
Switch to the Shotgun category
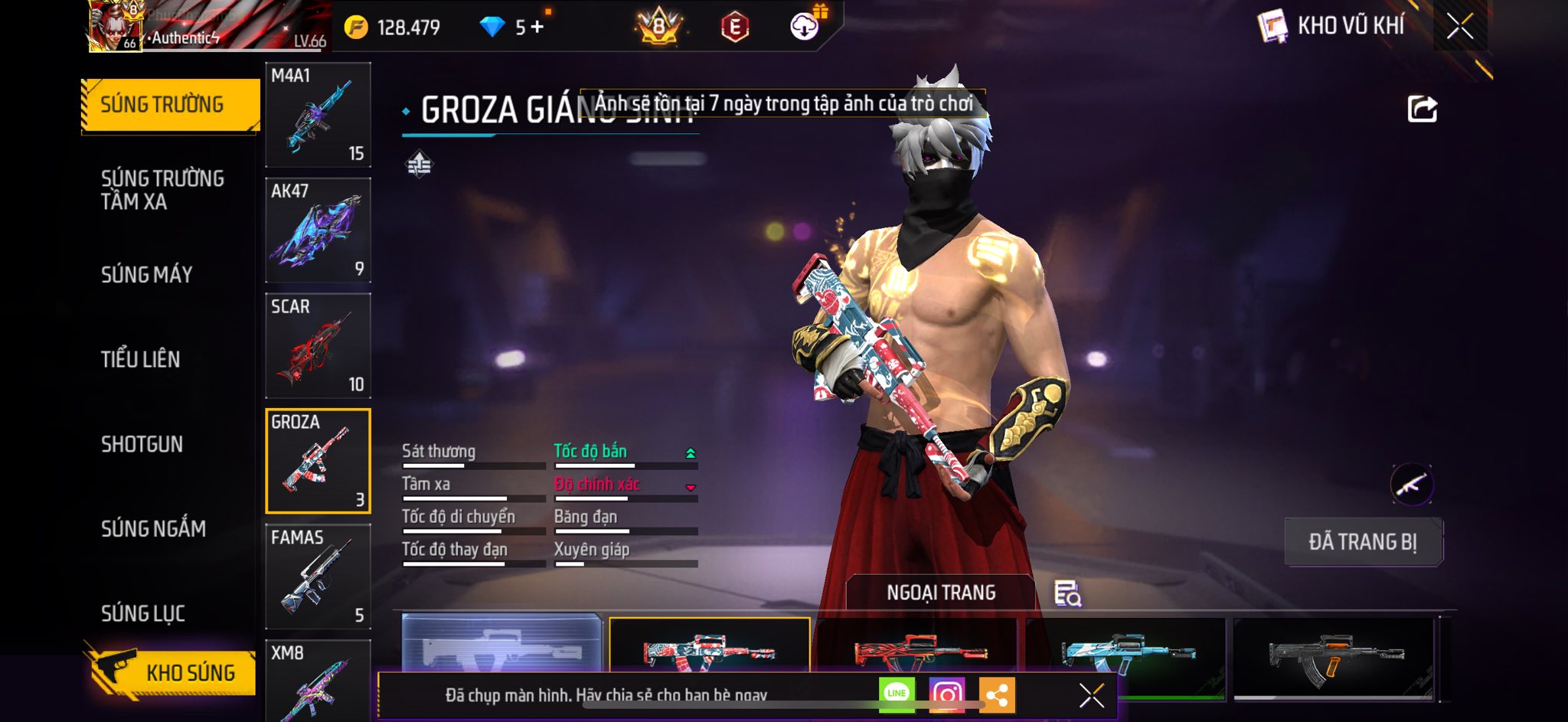pyautogui.click(x=142, y=444)
